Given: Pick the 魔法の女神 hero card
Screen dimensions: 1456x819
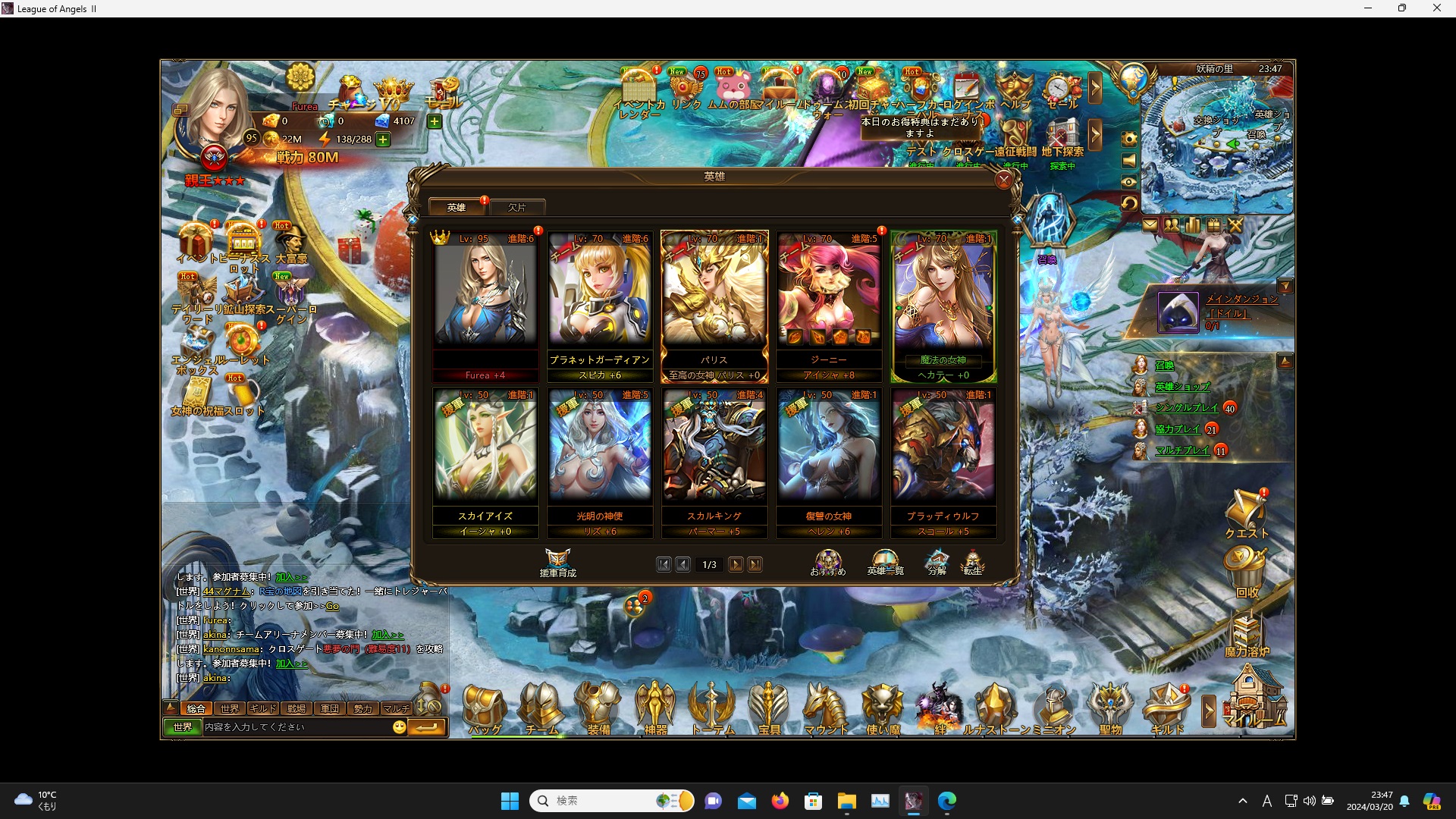Looking at the screenshot, I should [x=943, y=303].
